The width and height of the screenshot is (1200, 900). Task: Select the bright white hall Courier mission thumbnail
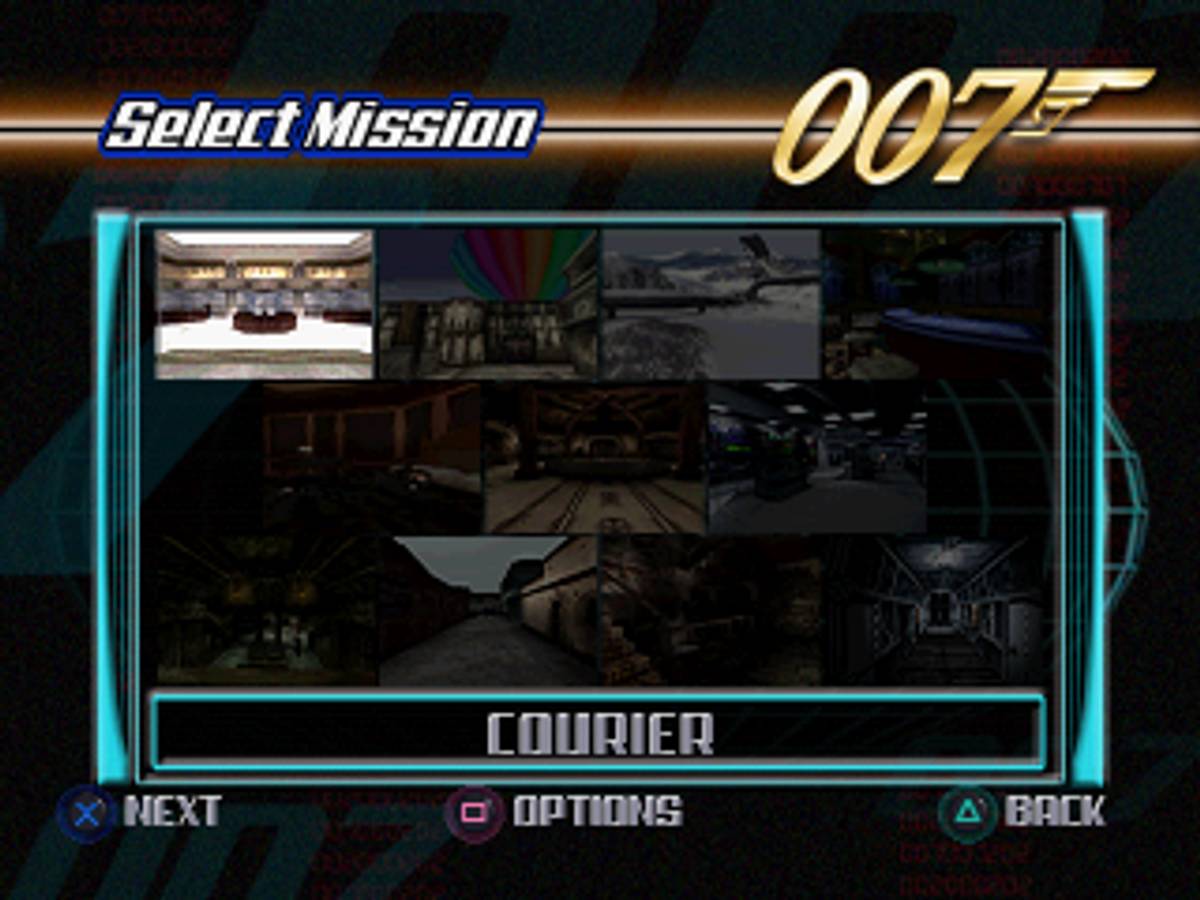[265, 304]
